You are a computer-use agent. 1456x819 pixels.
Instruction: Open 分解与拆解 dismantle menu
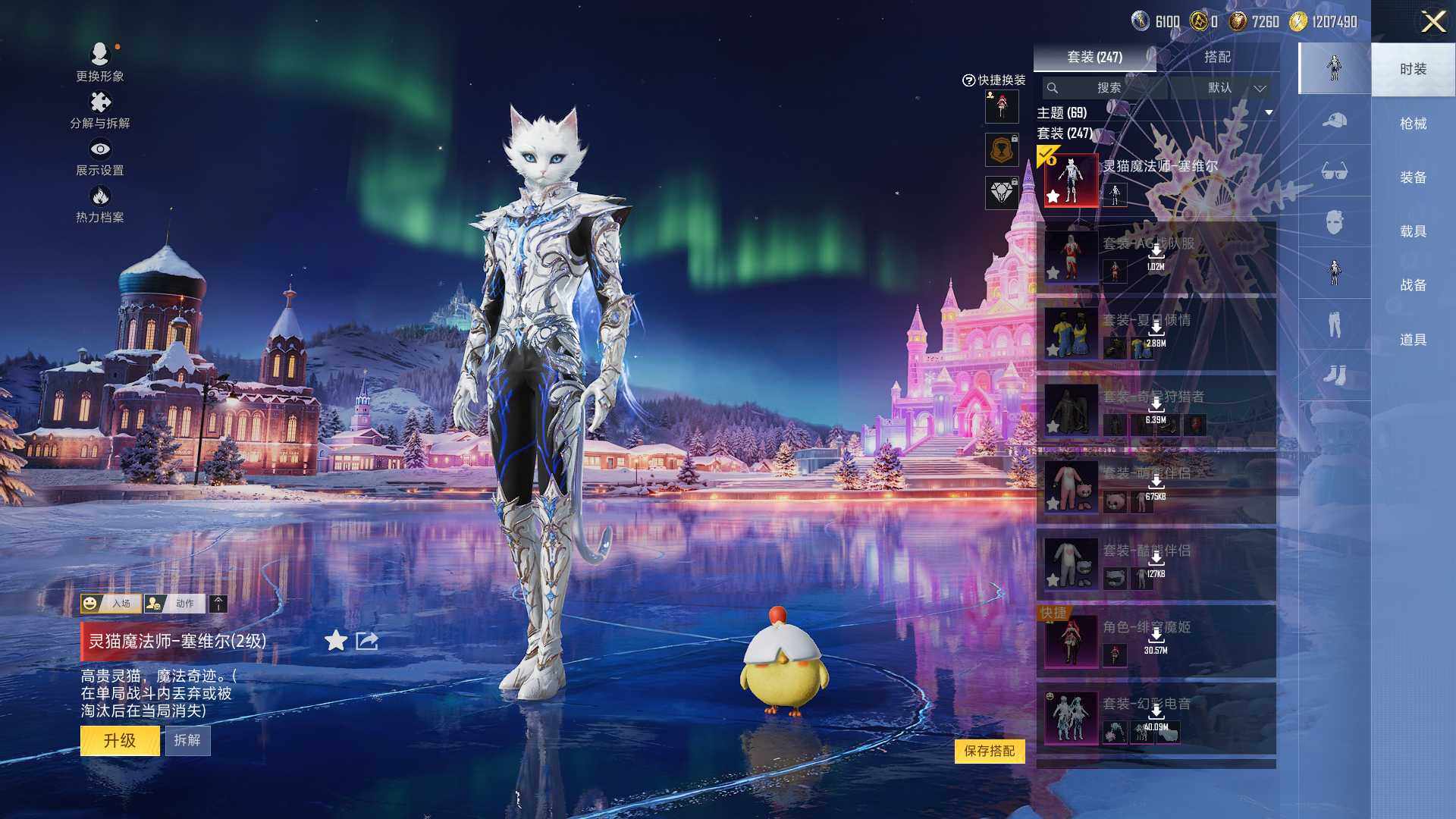point(99,110)
